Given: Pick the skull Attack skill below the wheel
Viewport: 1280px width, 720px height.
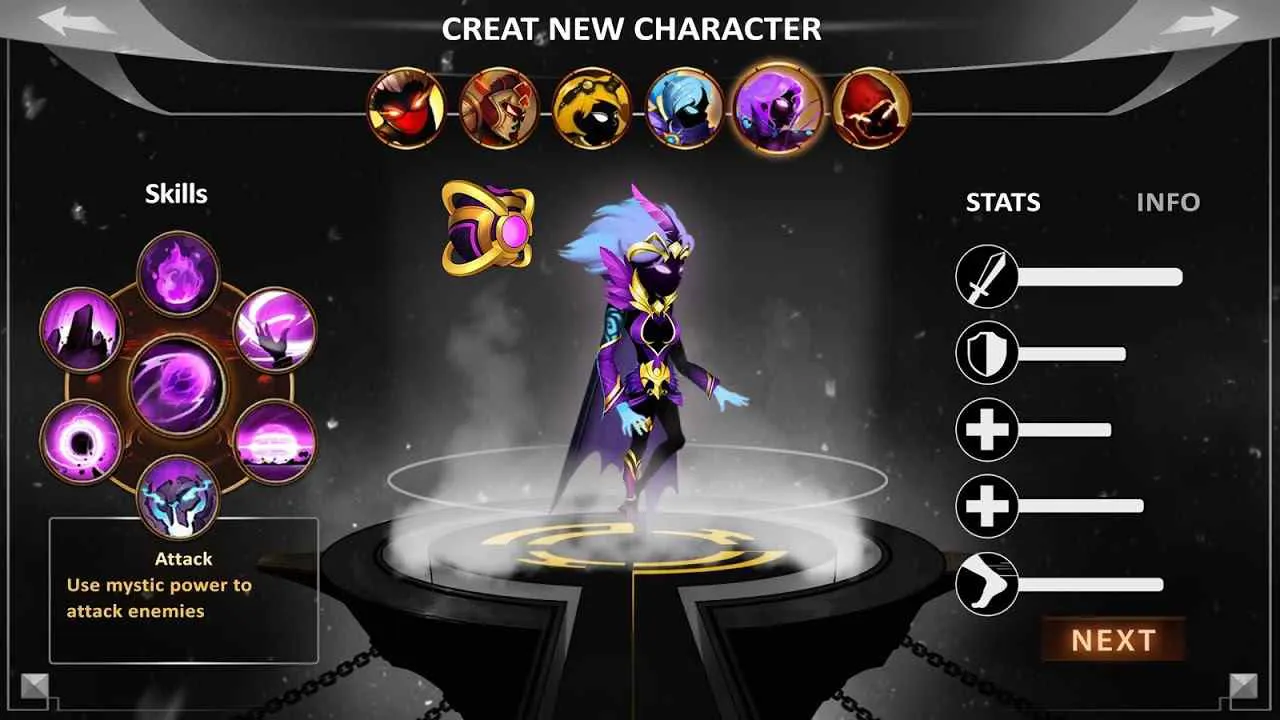Looking at the screenshot, I should [x=180, y=502].
